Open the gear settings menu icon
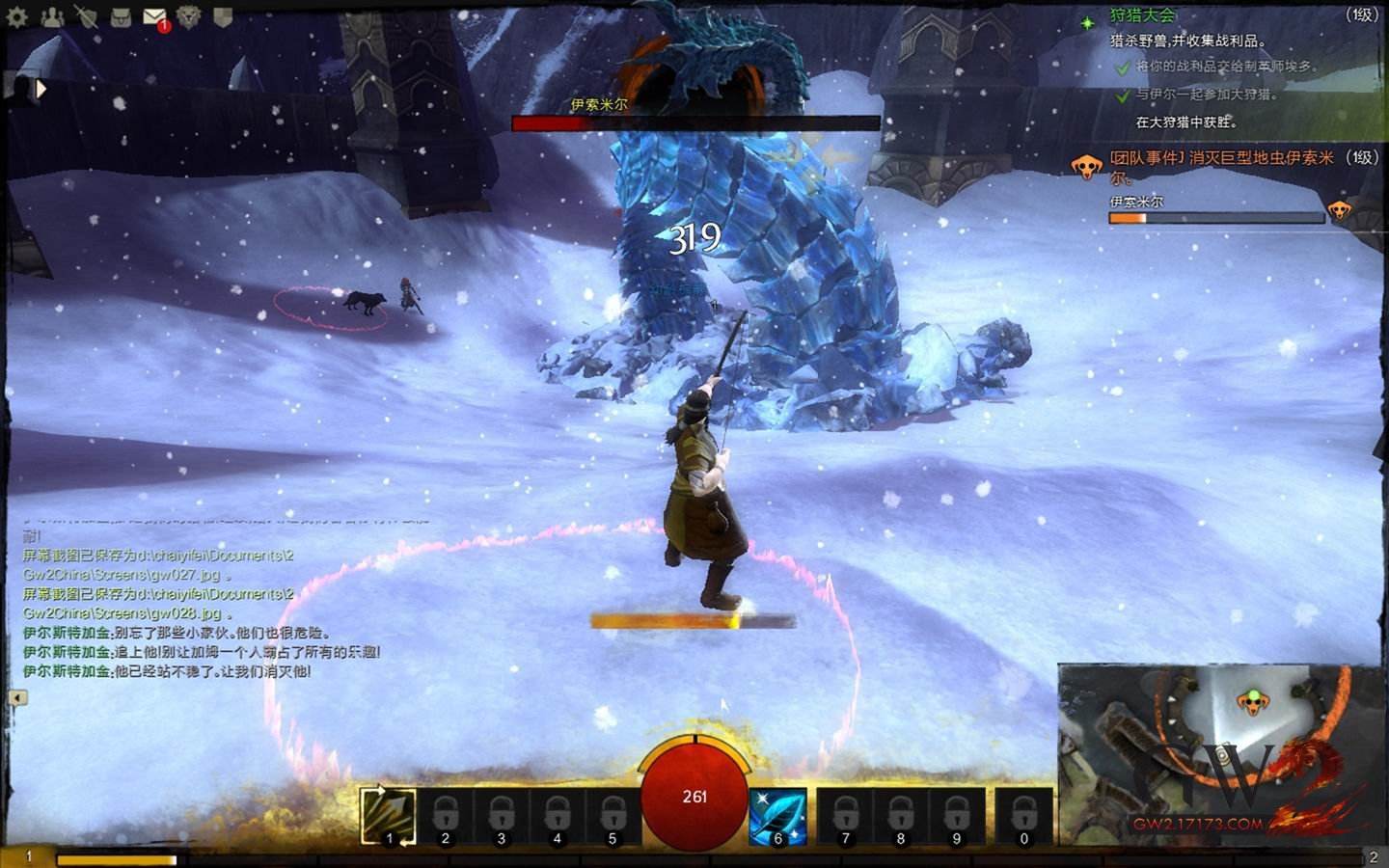Image resolution: width=1389 pixels, height=868 pixels. 16,15
